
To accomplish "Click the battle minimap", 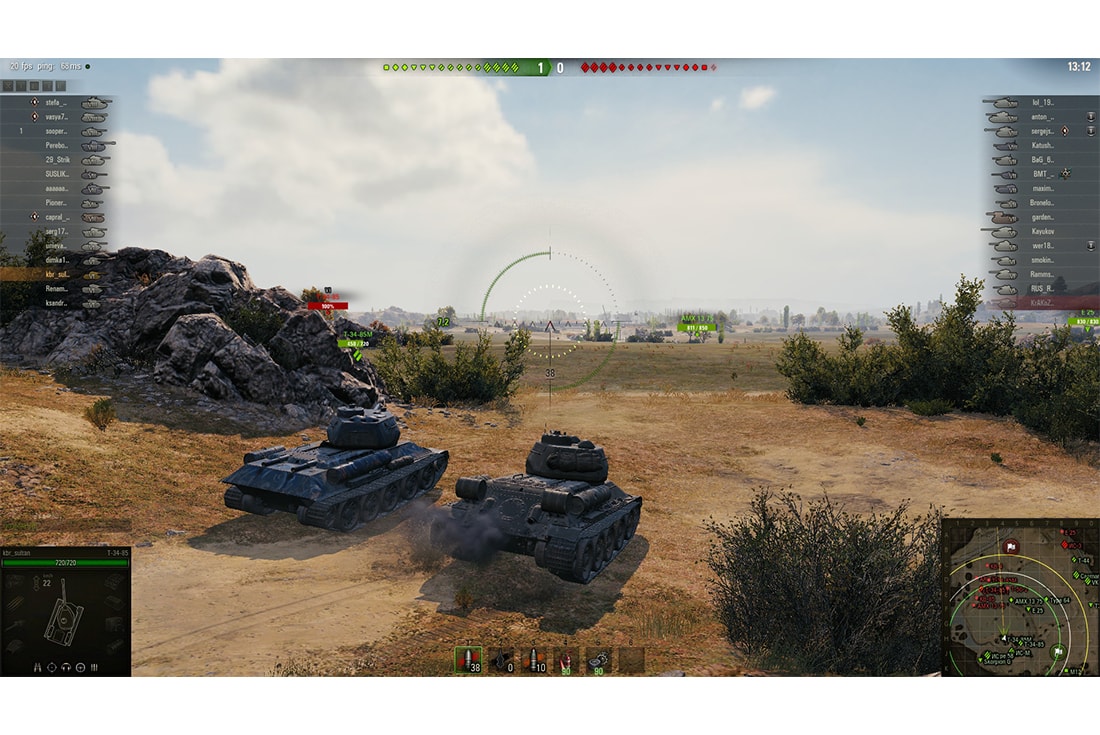I will (1020, 597).
